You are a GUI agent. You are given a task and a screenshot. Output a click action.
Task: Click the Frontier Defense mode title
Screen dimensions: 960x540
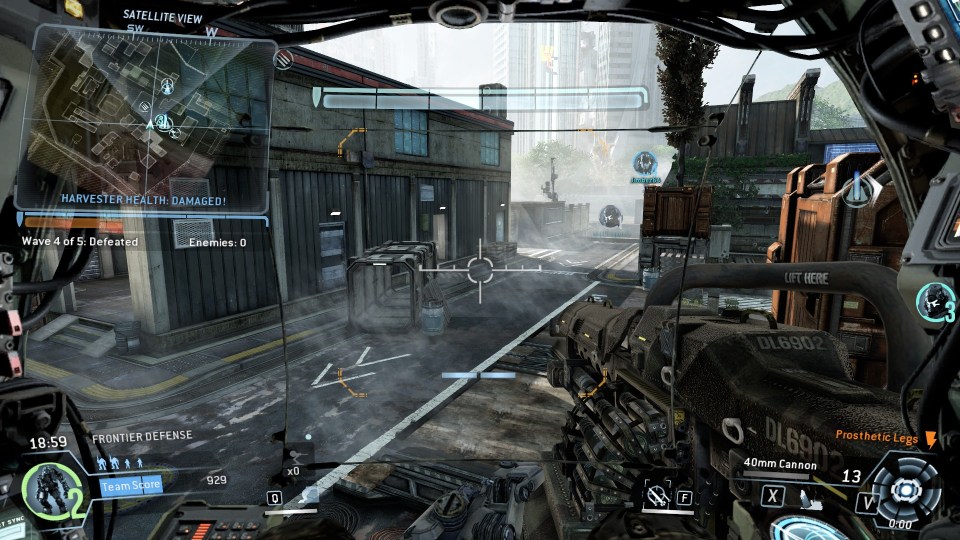click(x=142, y=436)
